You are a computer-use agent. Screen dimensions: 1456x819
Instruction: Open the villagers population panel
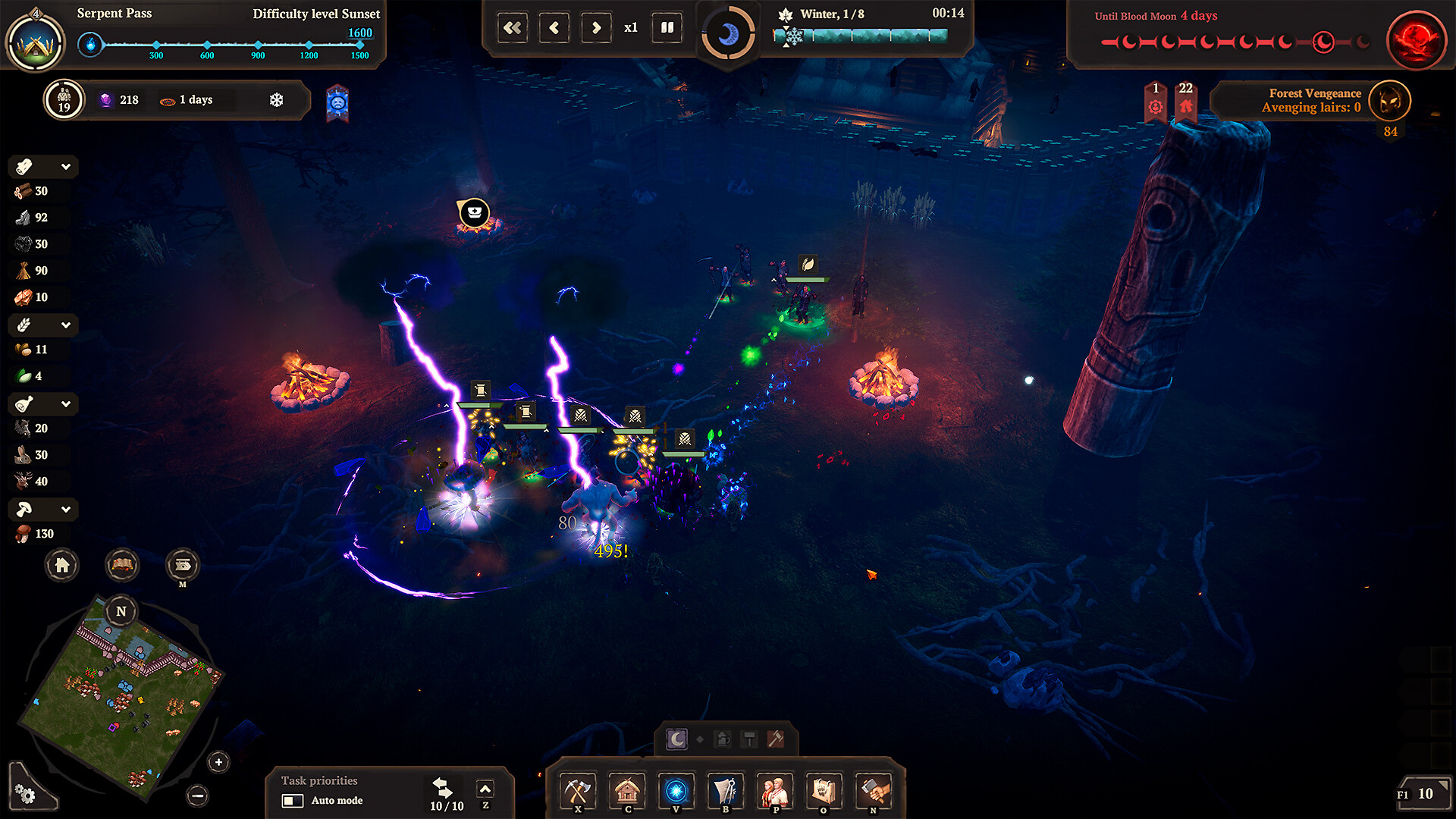tap(775, 792)
